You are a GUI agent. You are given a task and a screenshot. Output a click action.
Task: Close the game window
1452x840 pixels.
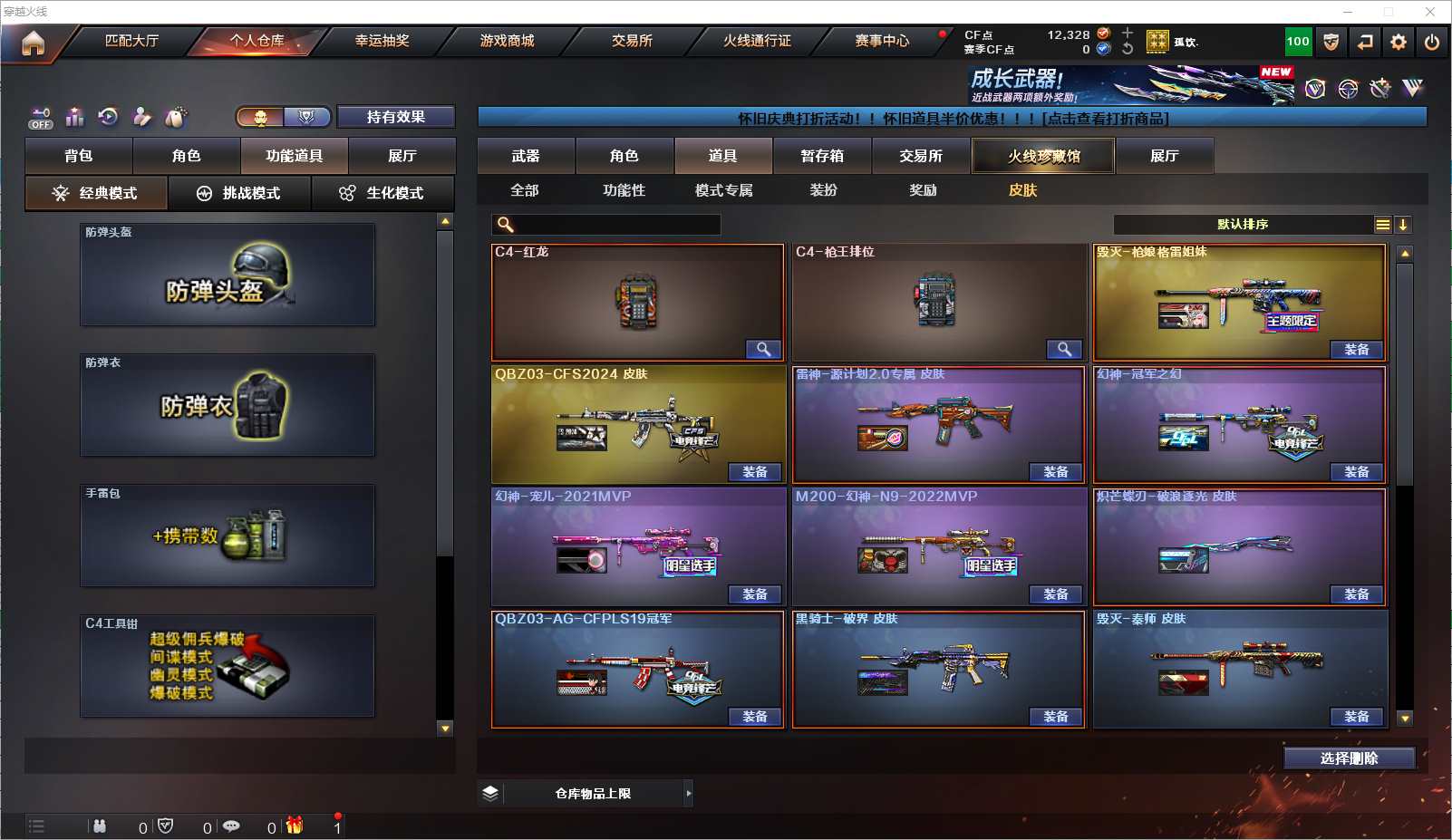point(1430,12)
